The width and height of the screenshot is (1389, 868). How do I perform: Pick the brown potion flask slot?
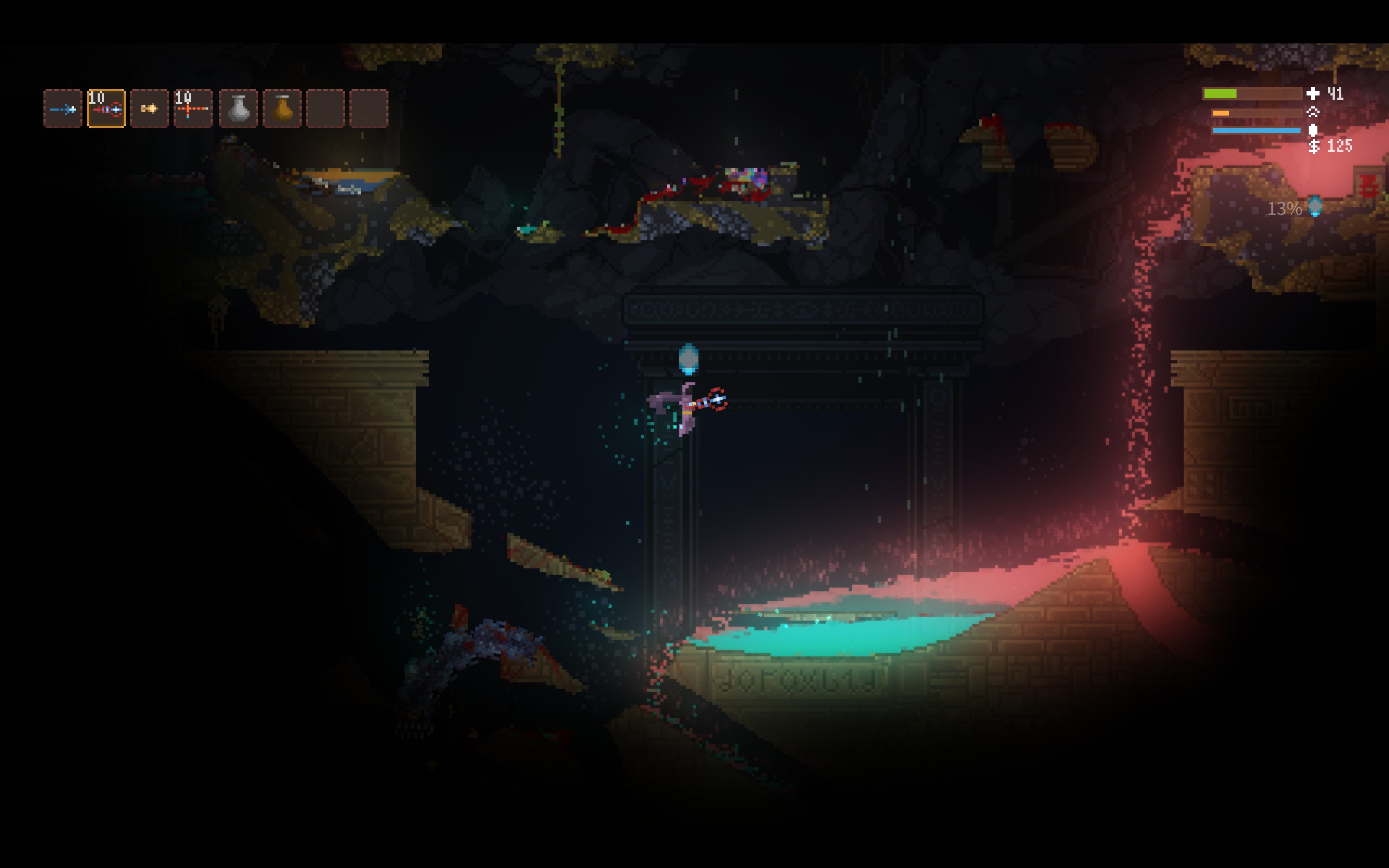click(x=282, y=108)
